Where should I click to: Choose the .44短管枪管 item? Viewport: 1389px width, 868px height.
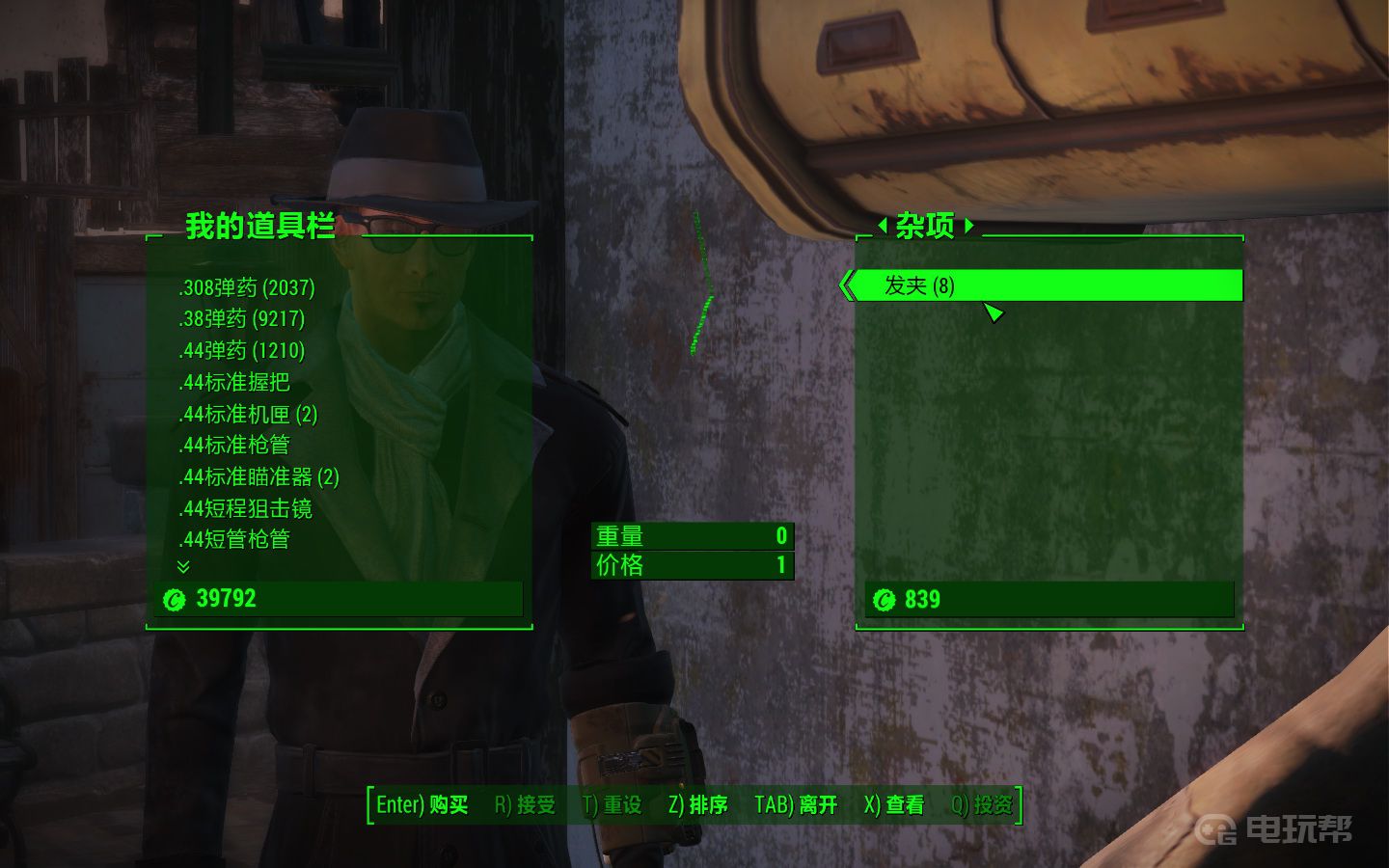[x=233, y=539]
